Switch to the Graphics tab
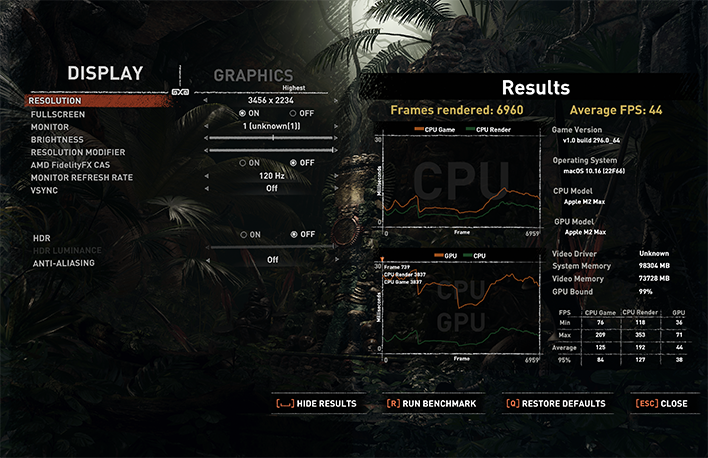This screenshot has width=708, height=458. point(253,76)
